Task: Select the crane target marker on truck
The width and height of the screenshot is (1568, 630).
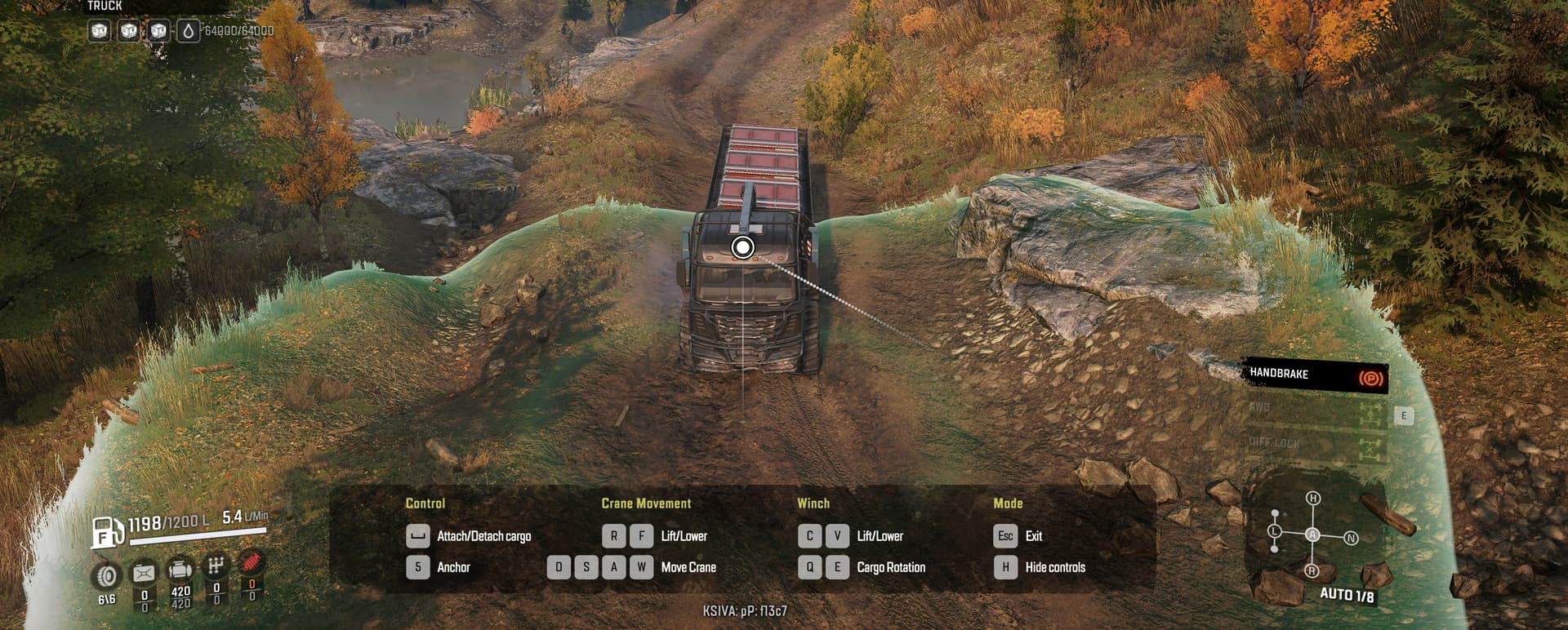Action: click(x=742, y=247)
